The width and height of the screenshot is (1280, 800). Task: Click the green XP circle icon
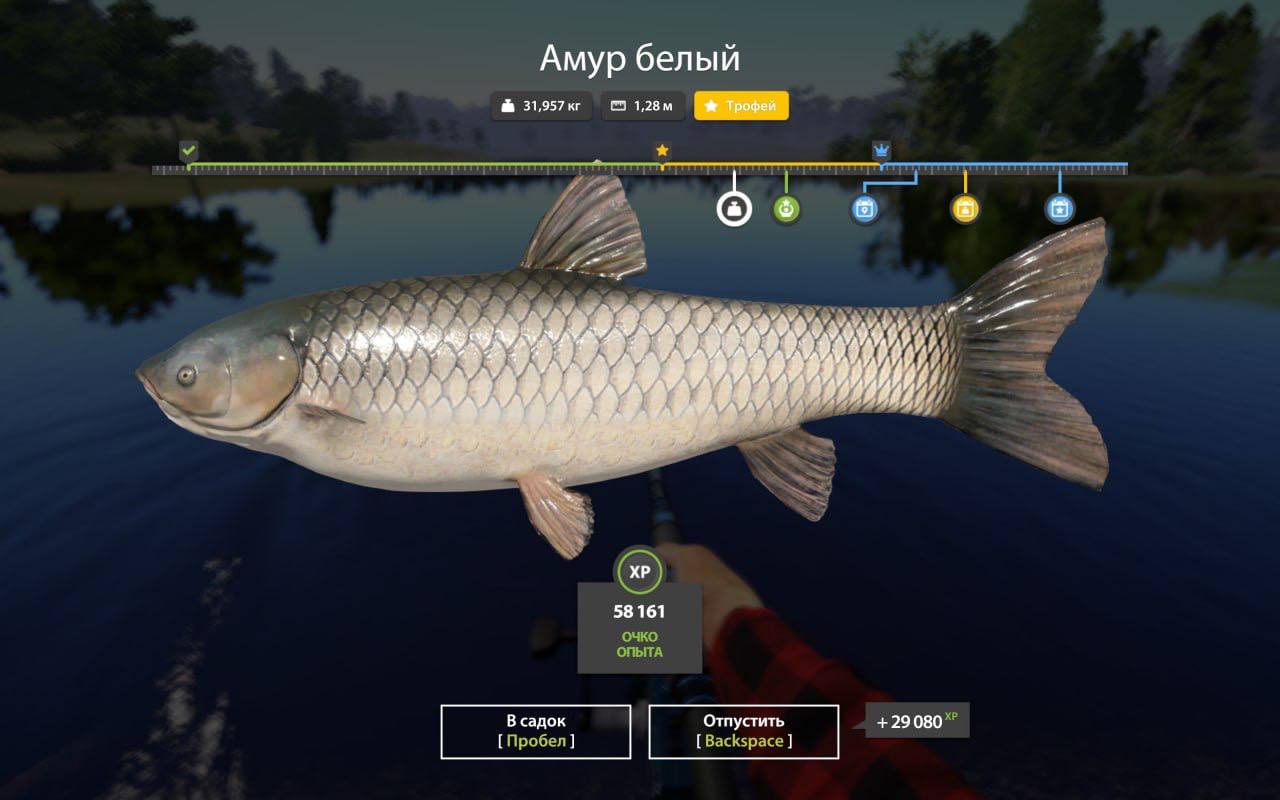(x=639, y=572)
